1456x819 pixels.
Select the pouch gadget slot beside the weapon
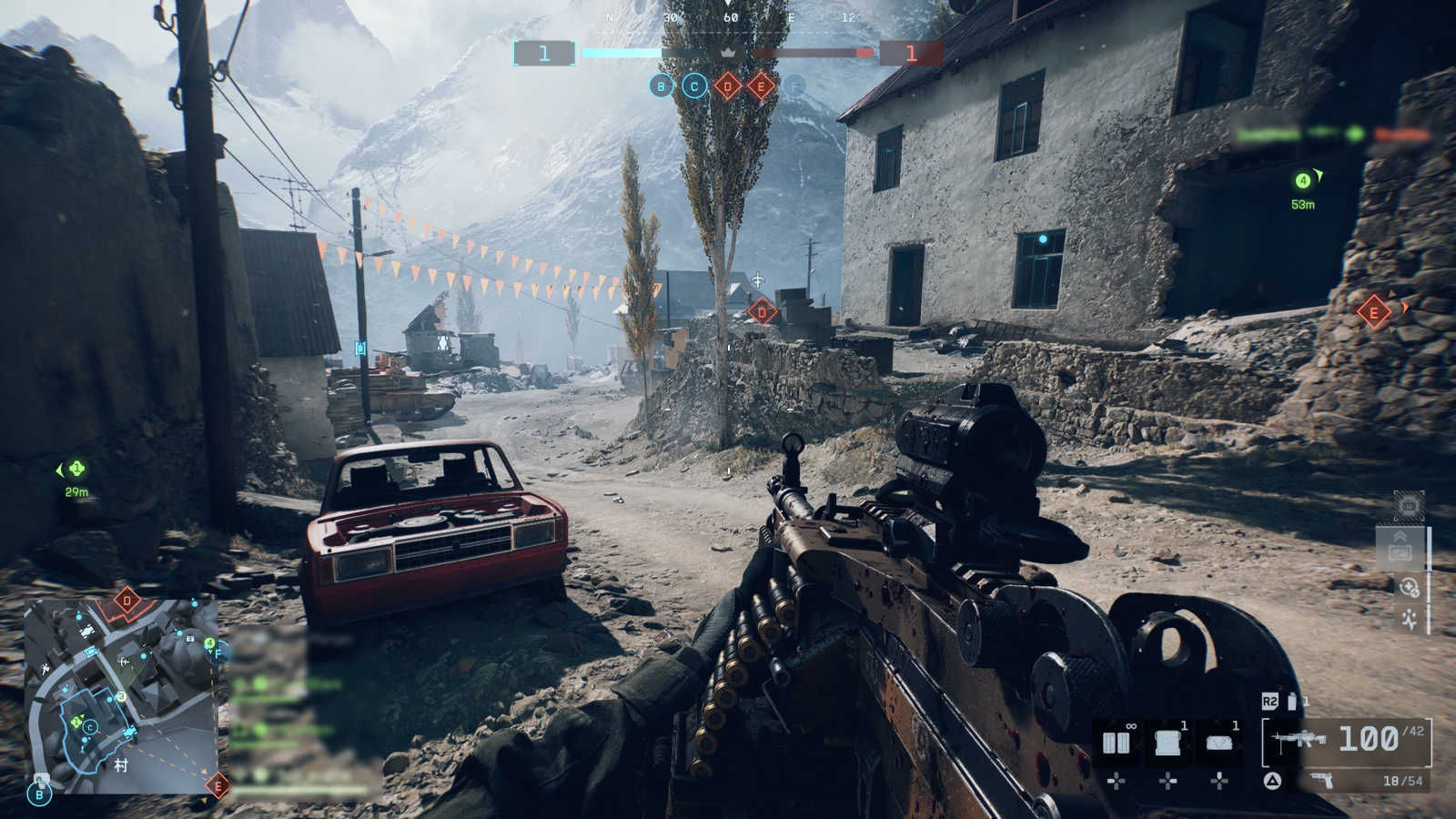pos(1219,743)
